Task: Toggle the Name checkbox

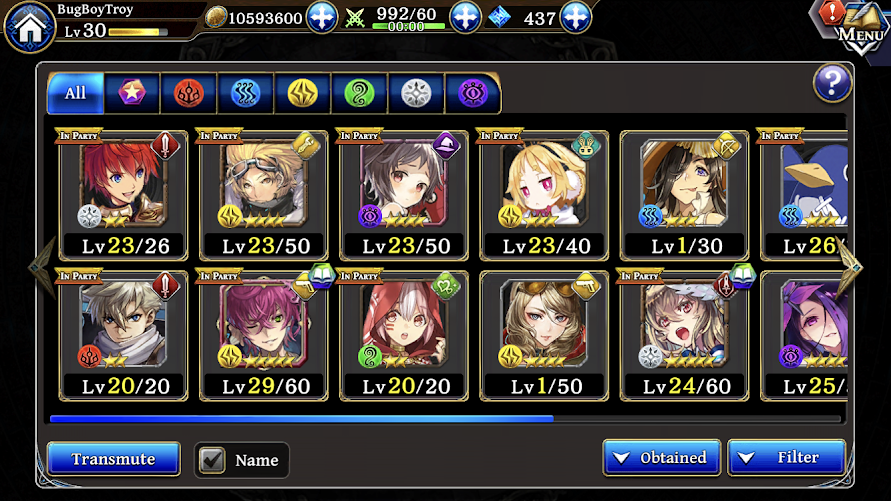Action: 212,460
